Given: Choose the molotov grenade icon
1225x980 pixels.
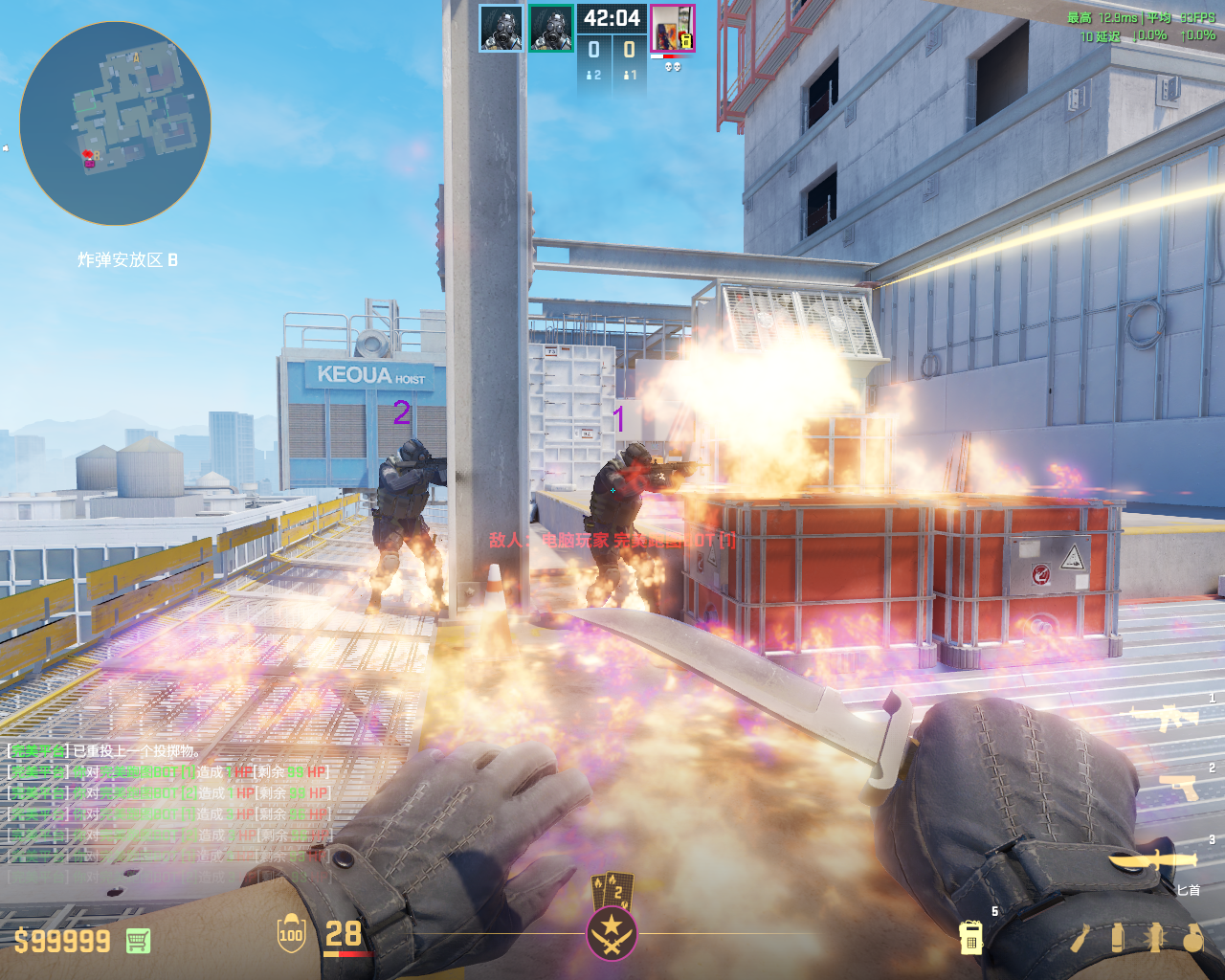Looking at the screenshot, I should tap(1082, 938).
